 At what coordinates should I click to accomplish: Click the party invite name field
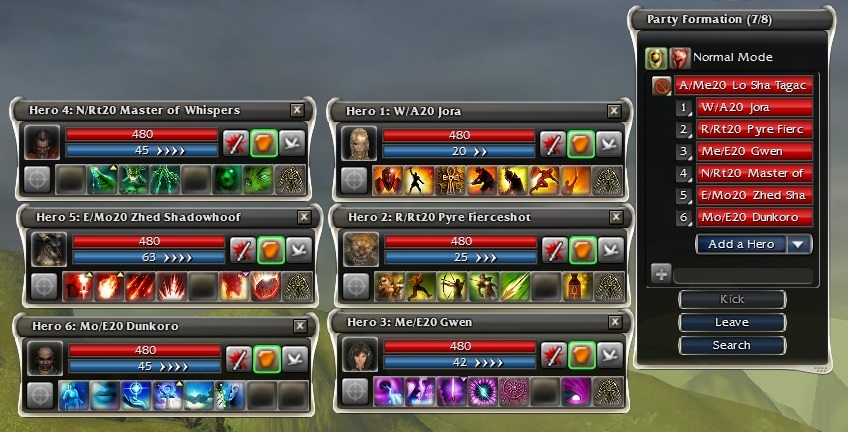point(742,274)
